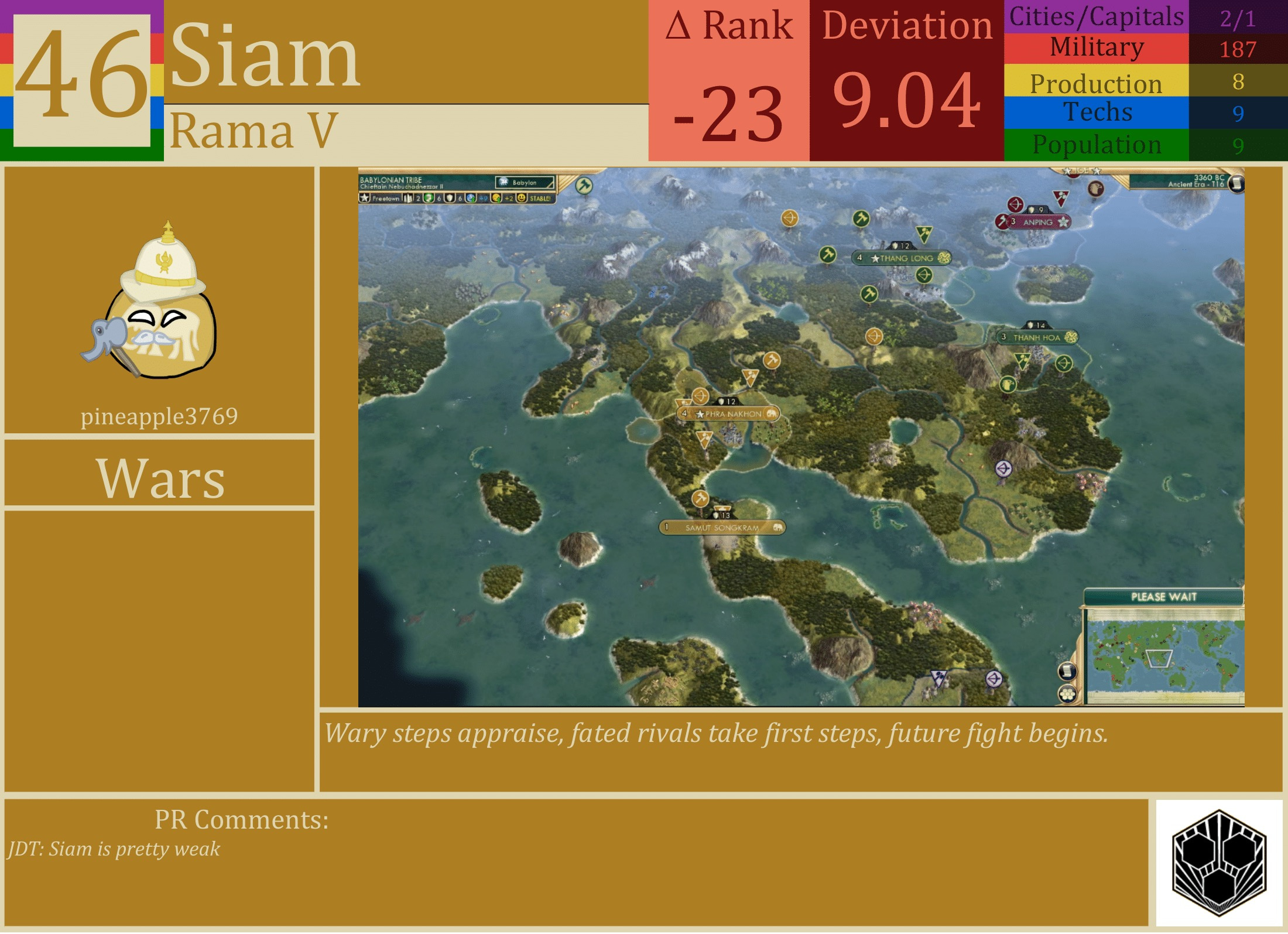Click the defense shield icon on Freetown's banner
This screenshot has height=934, width=1288.
[x=450, y=199]
